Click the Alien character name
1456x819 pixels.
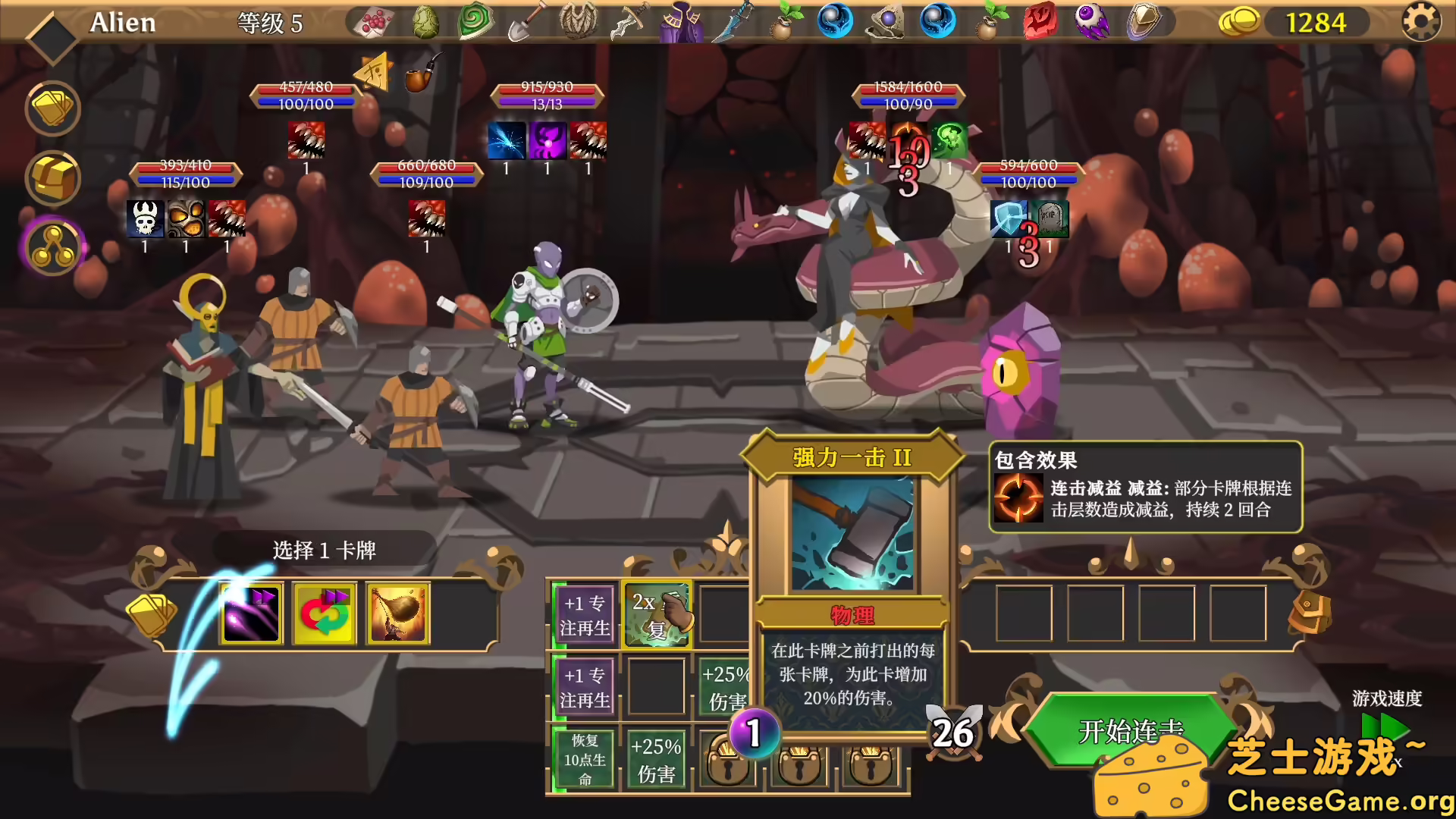123,22
